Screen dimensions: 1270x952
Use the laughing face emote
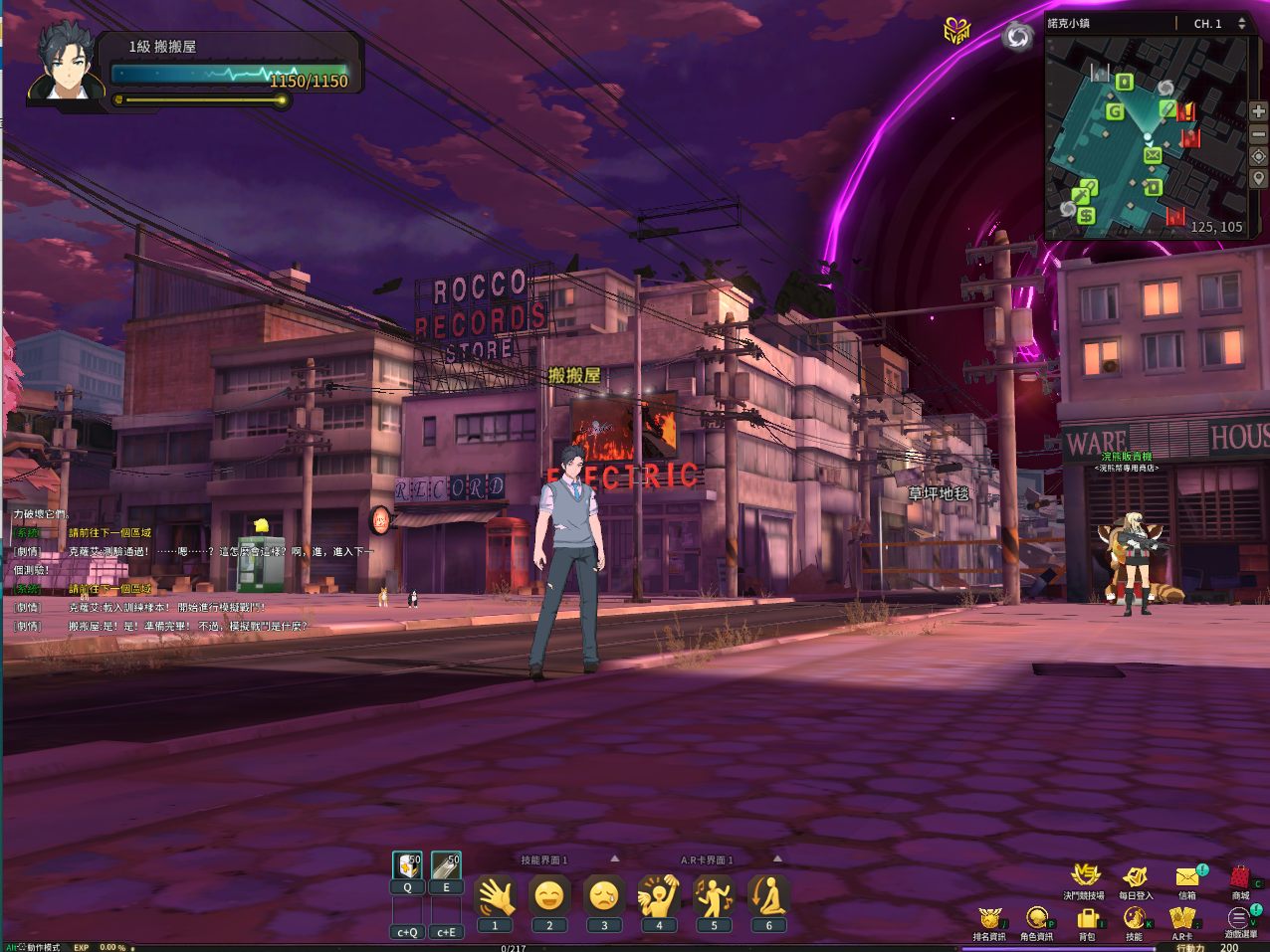click(x=549, y=896)
